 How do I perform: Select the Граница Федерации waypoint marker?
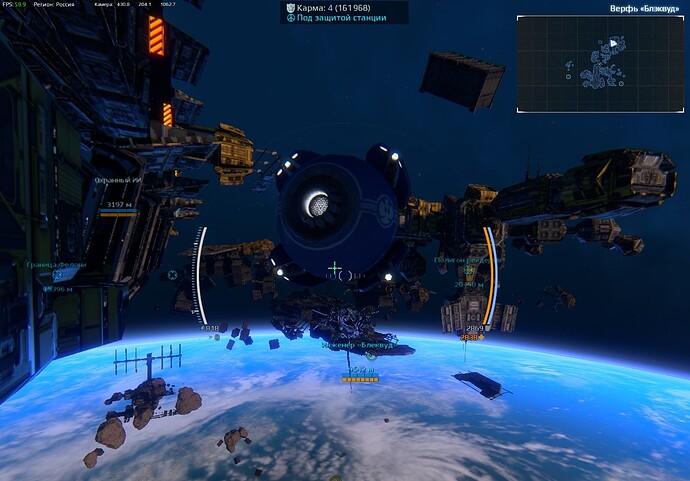(58, 275)
